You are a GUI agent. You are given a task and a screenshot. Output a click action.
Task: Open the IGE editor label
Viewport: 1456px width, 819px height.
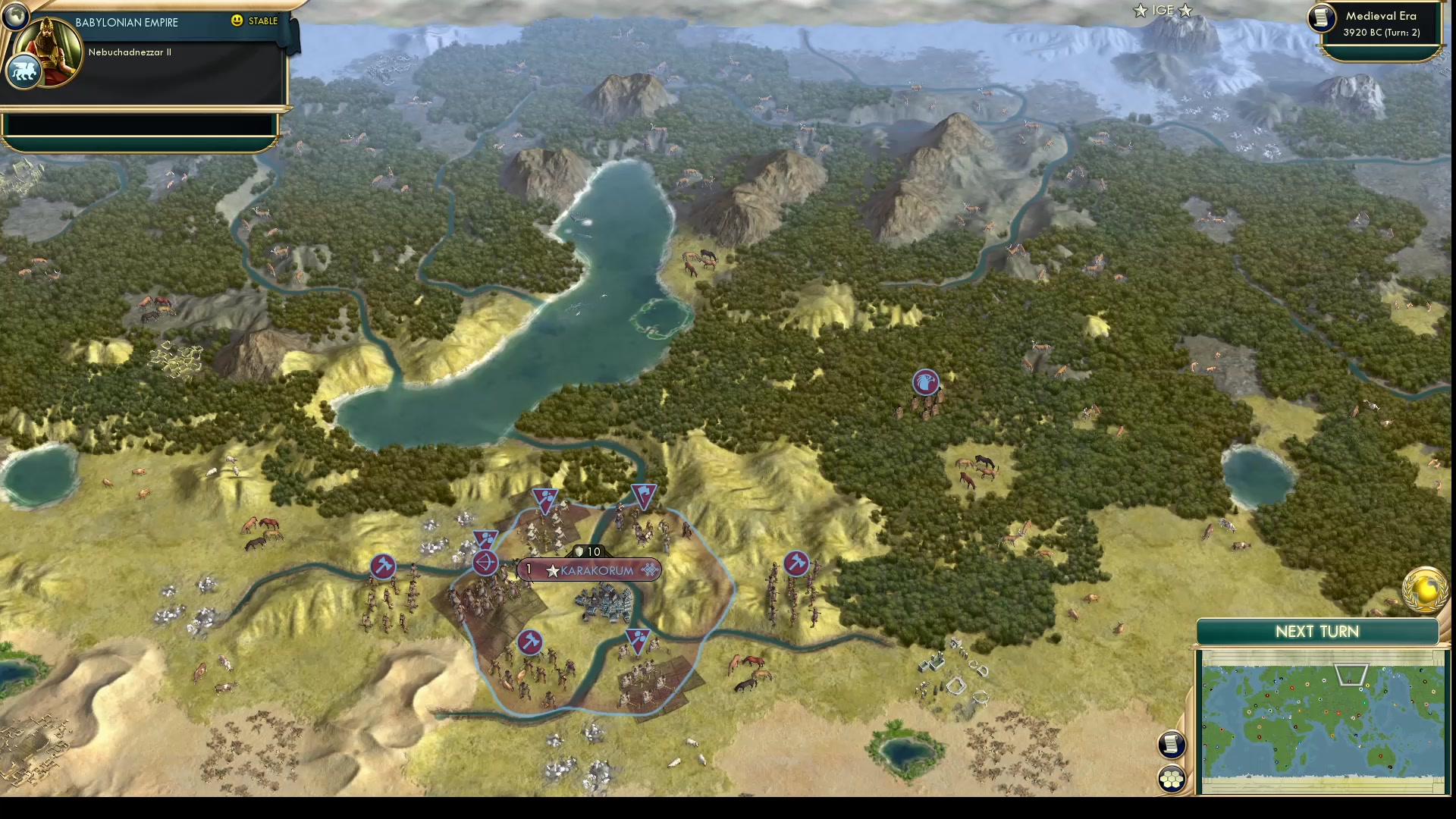coord(1162,11)
